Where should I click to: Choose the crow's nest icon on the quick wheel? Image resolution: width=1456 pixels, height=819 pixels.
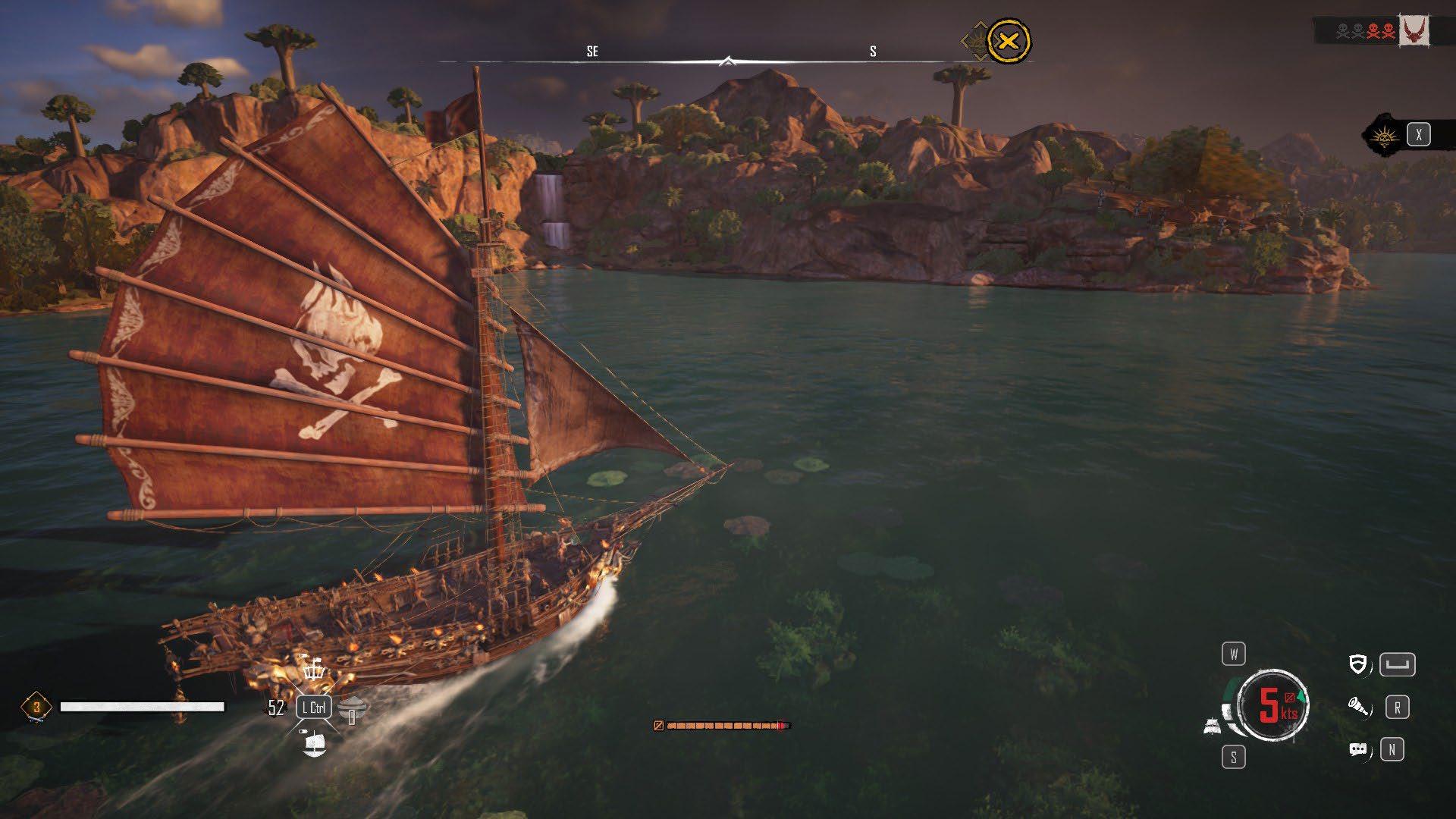click(x=314, y=669)
